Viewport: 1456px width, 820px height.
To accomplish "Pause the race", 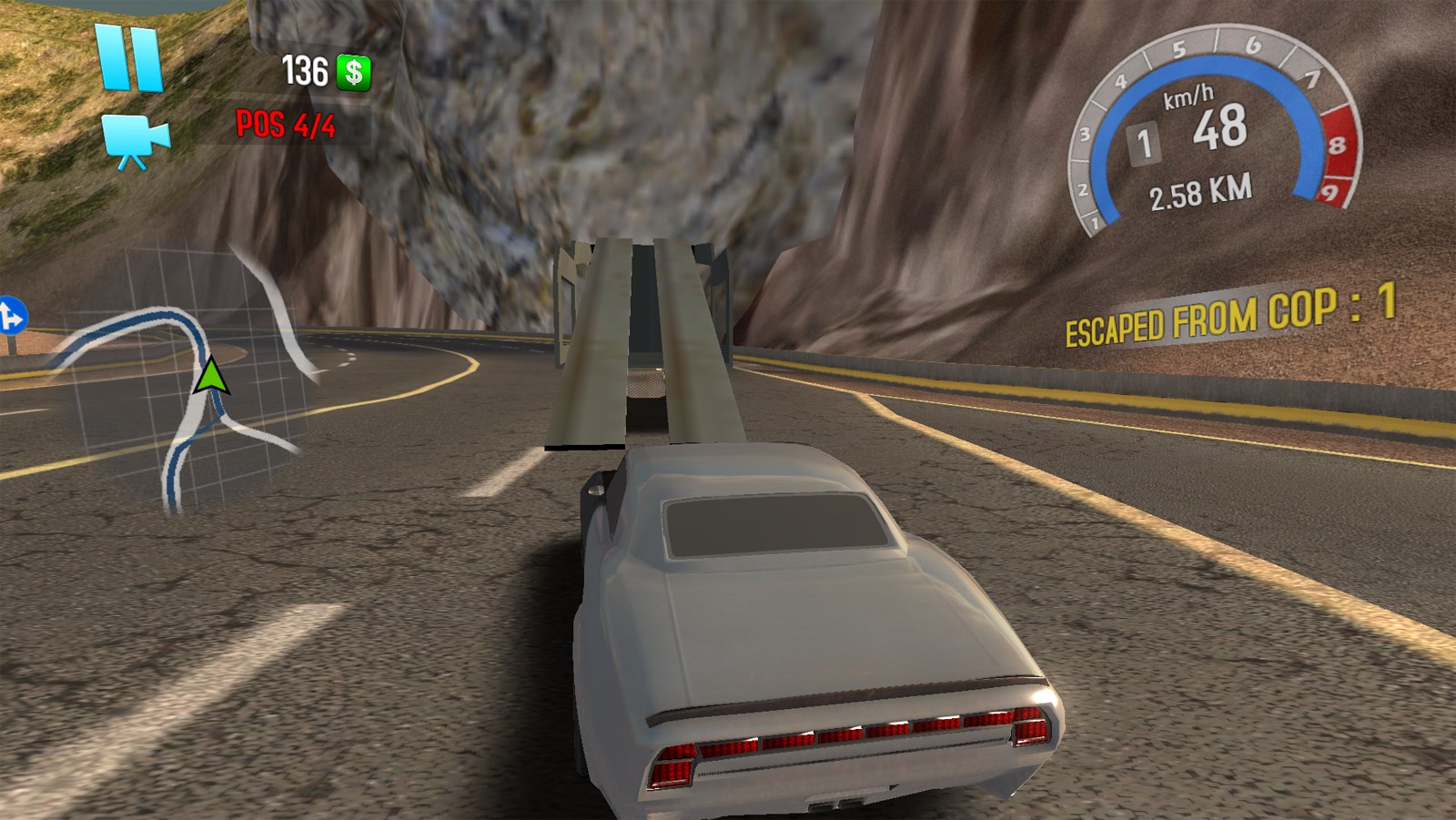I will tap(129, 57).
